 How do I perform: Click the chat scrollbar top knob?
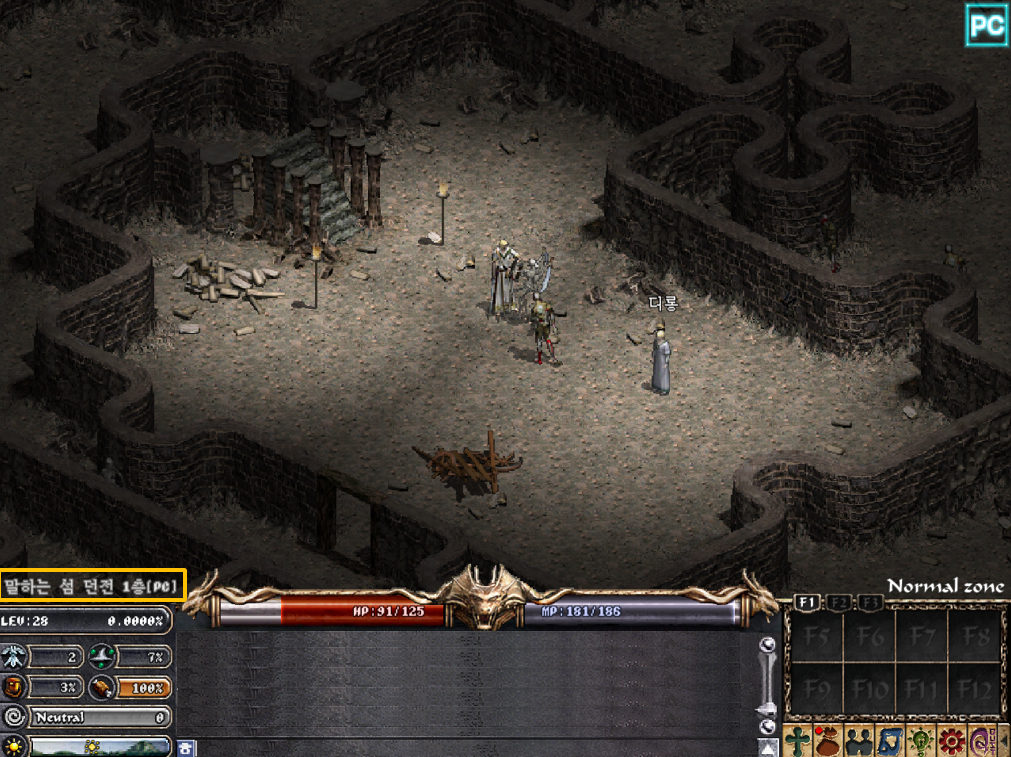click(x=767, y=645)
